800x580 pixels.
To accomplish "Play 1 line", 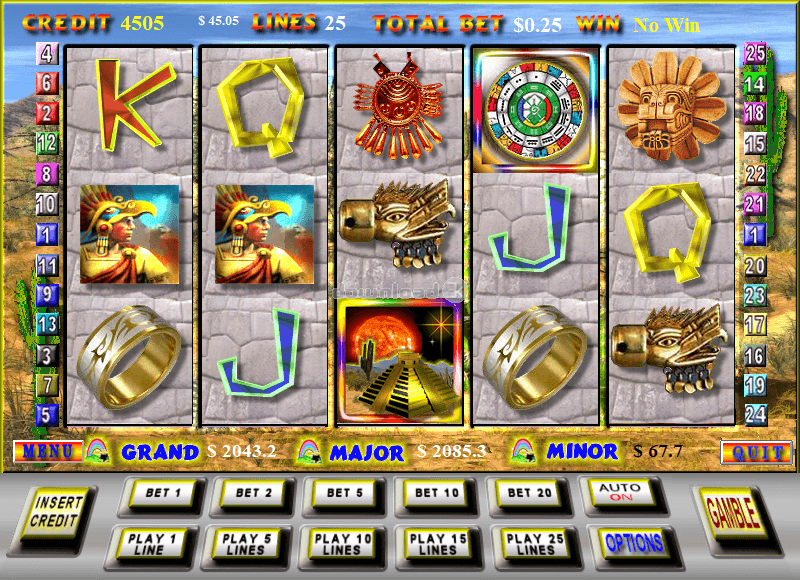I will point(151,543).
